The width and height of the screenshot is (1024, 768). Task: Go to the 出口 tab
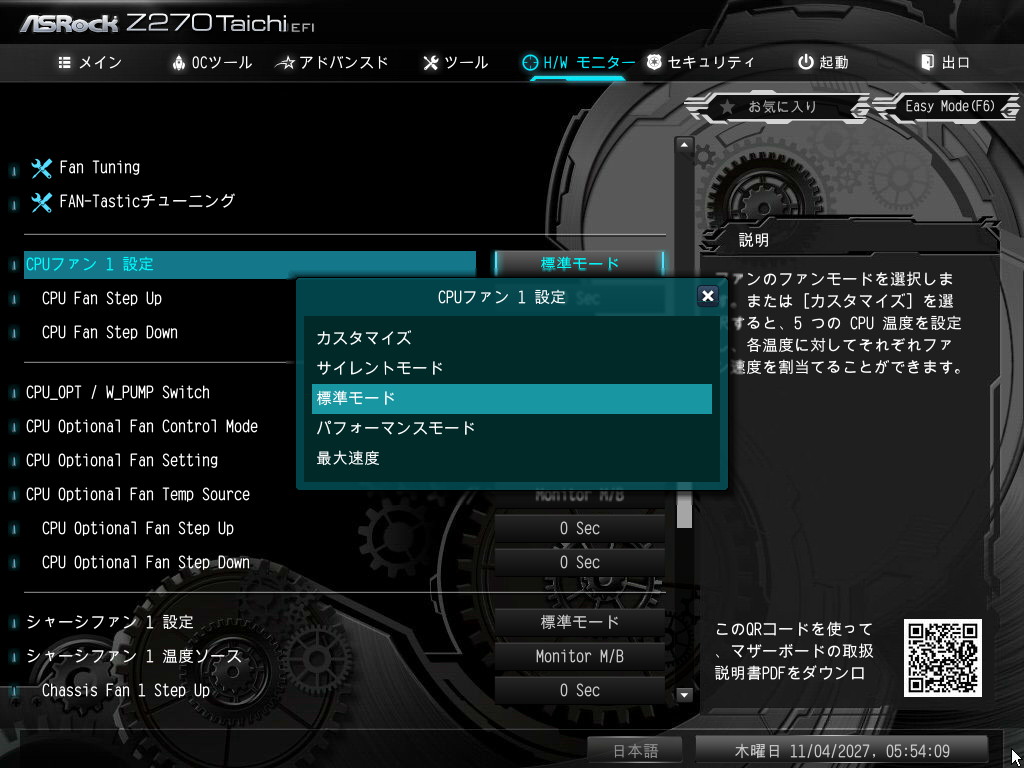click(x=945, y=62)
